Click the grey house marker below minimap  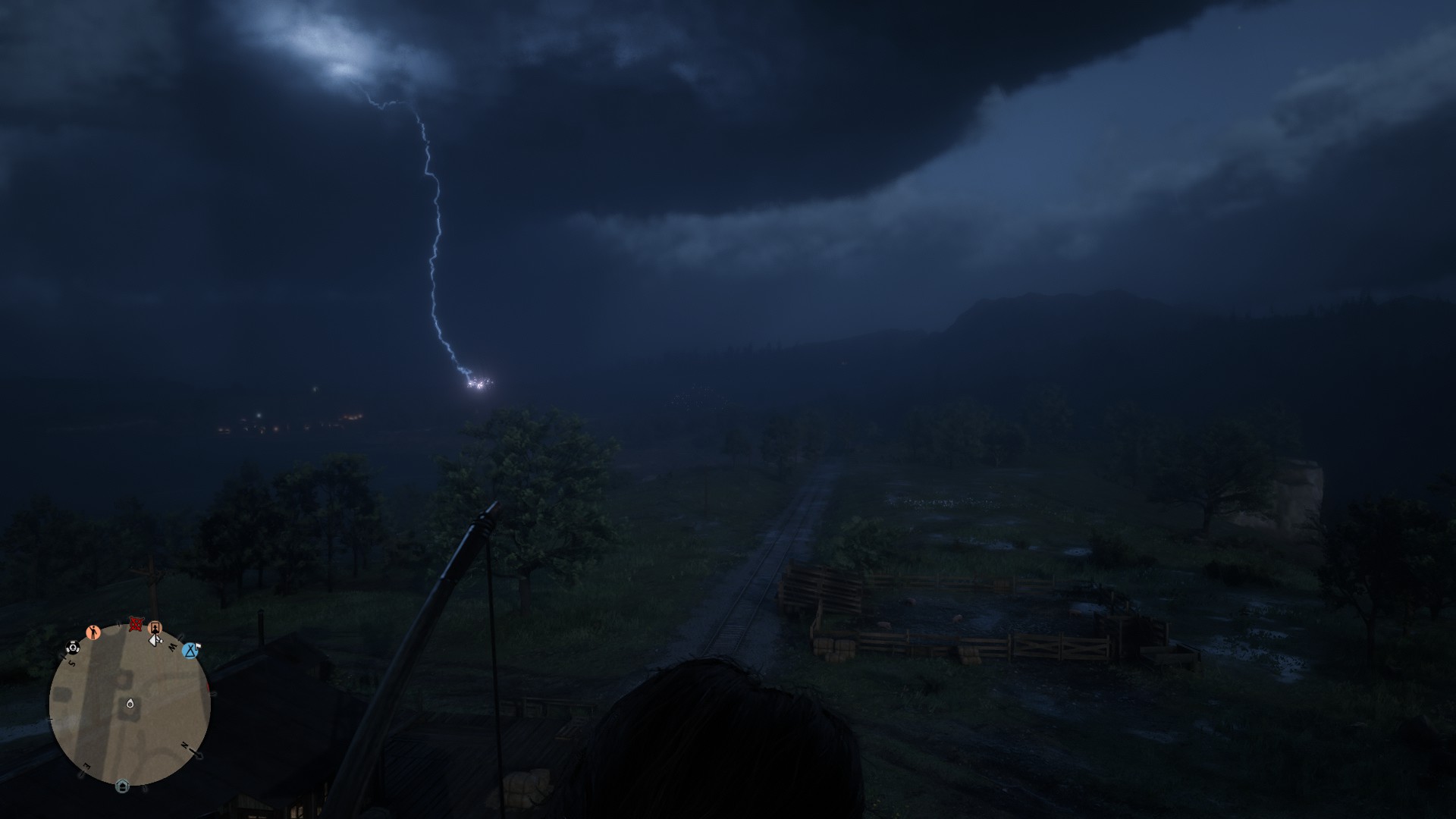click(122, 786)
